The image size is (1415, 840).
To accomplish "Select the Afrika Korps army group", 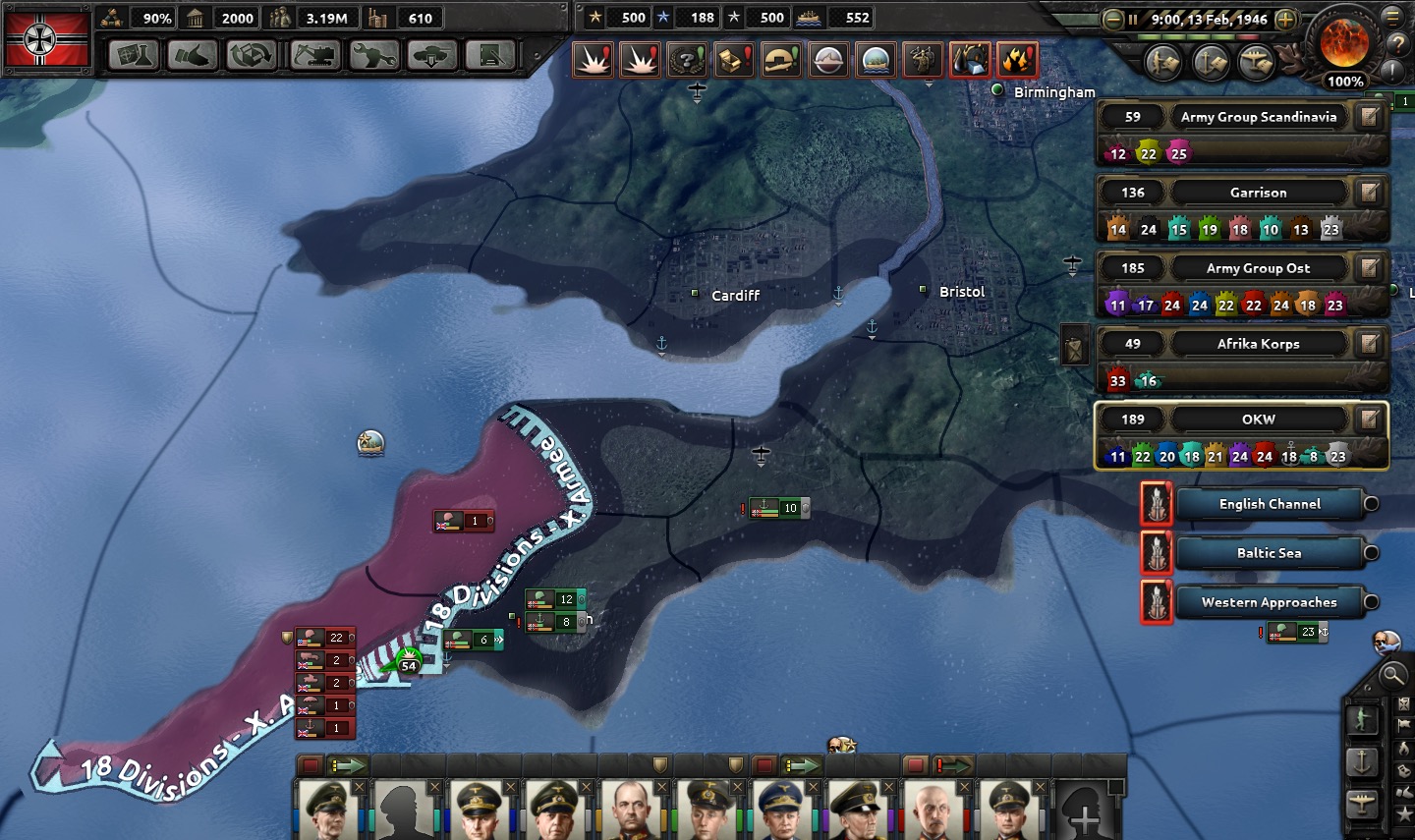I will tap(1258, 344).
